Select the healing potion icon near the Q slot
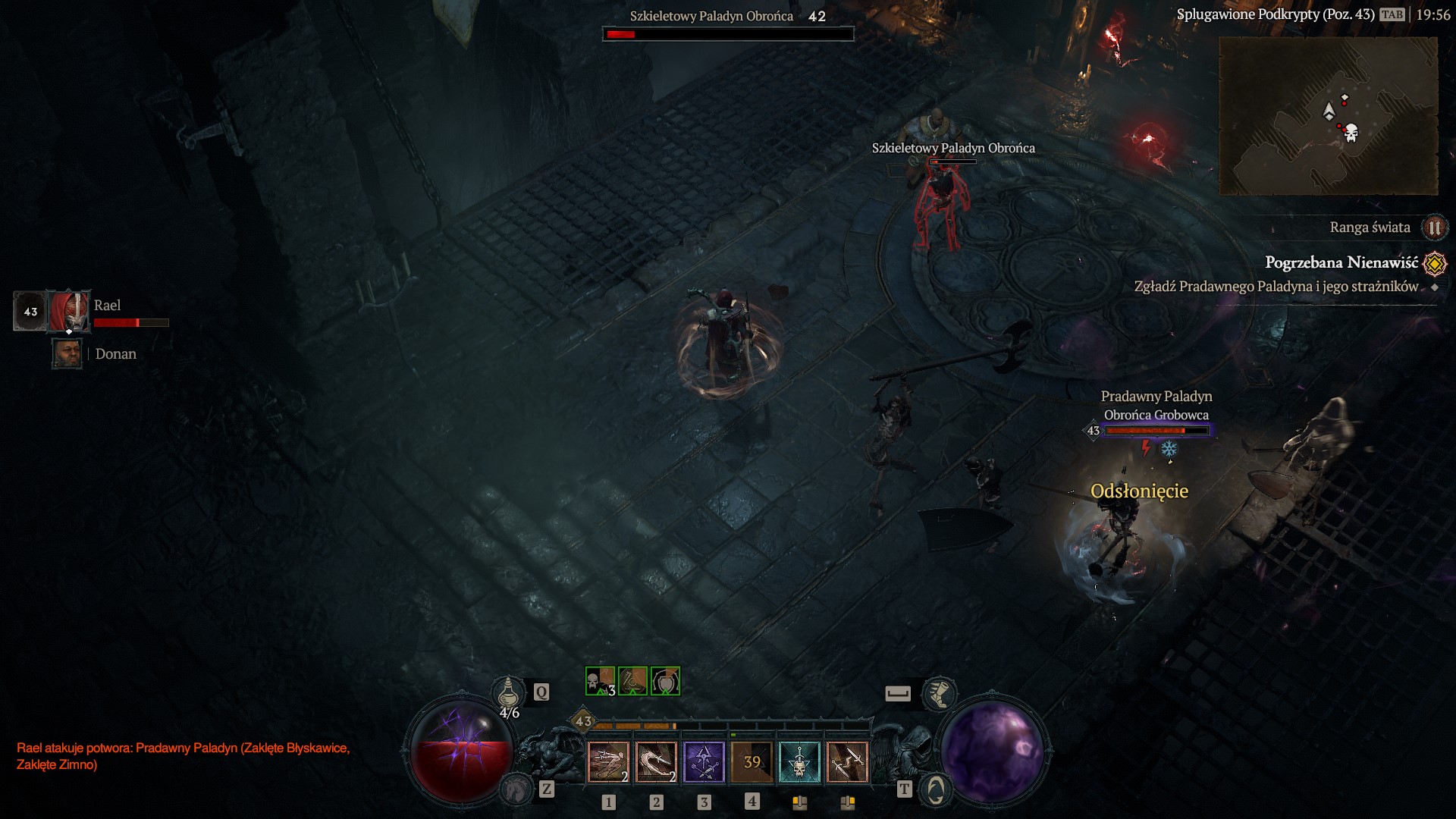 tap(508, 694)
